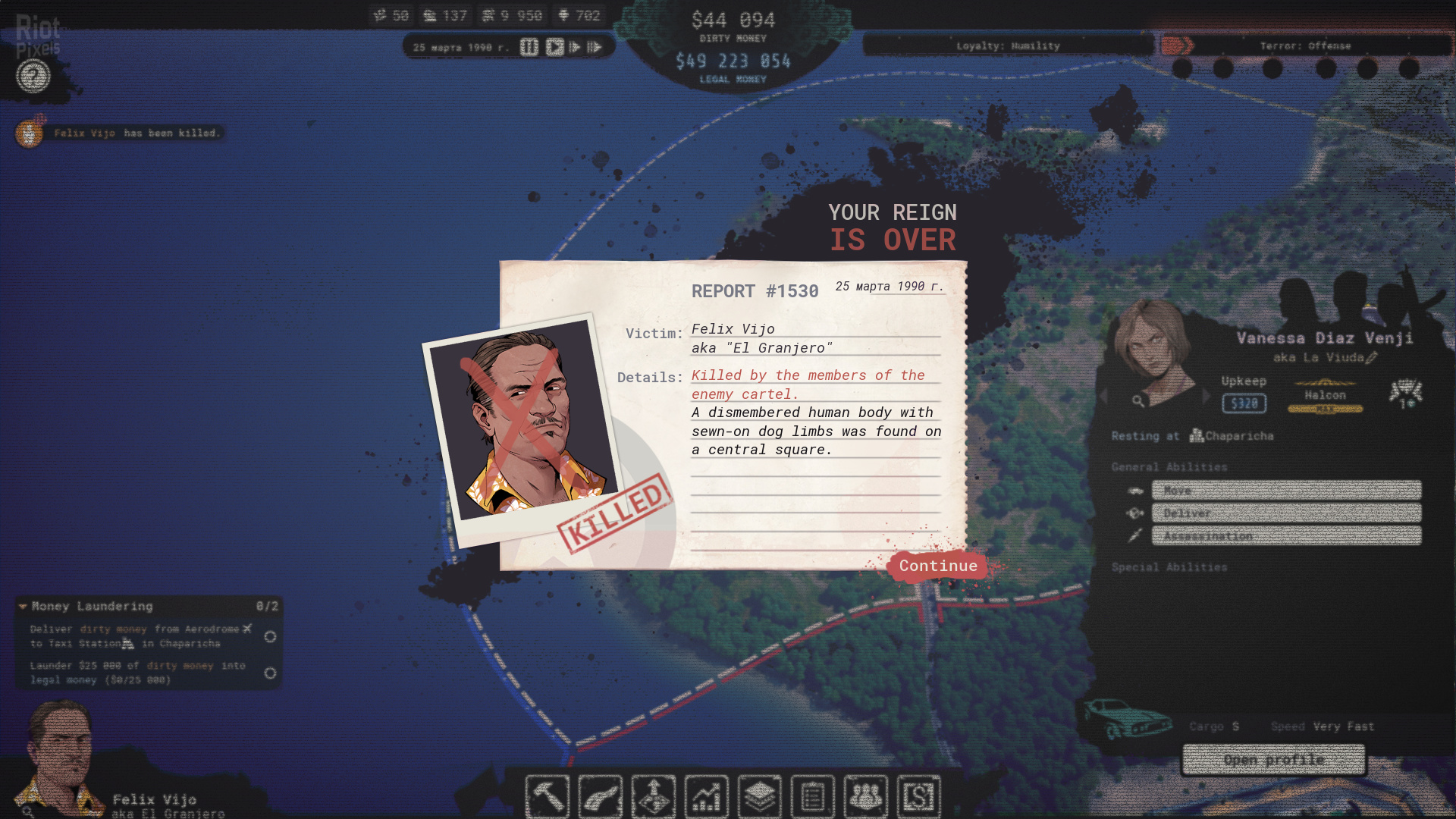
Task: Select the Deliver ability
Action: coord(1286,513)
